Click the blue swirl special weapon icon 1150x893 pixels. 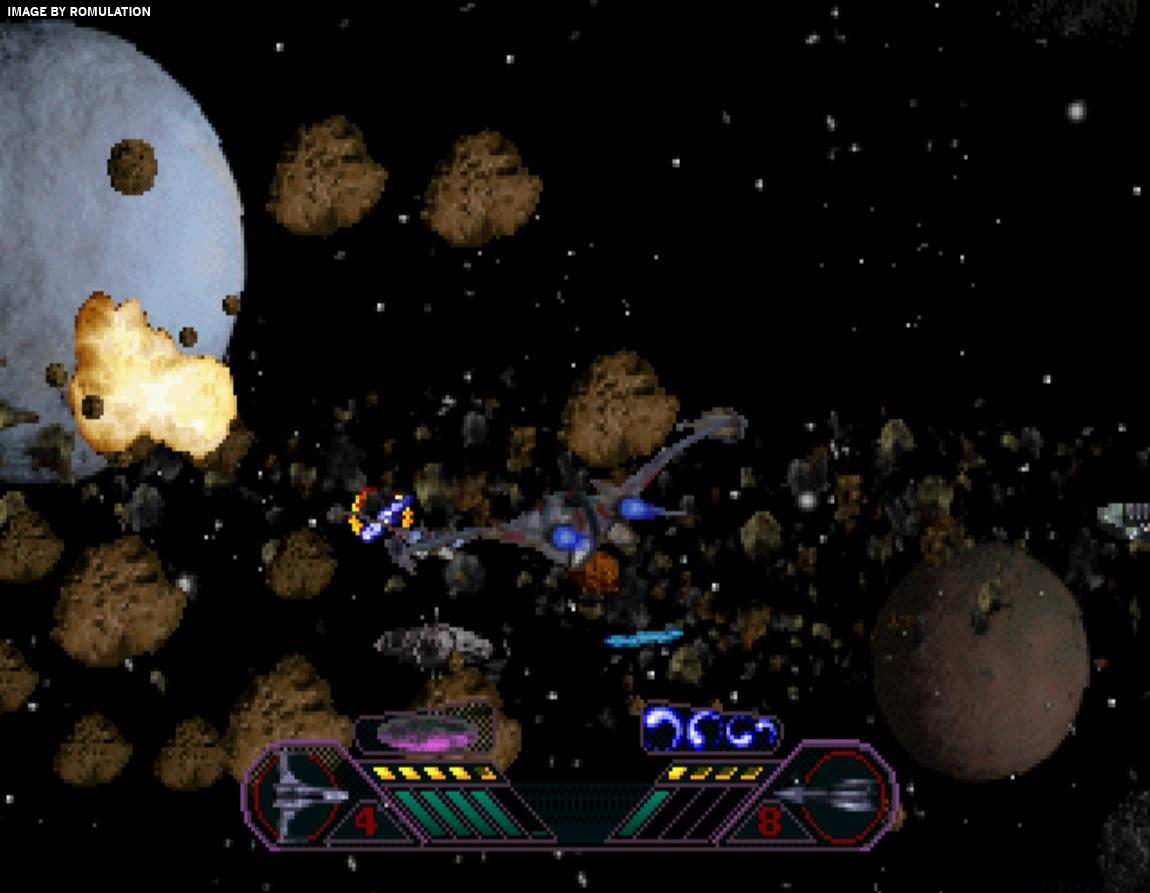(710, 728)
